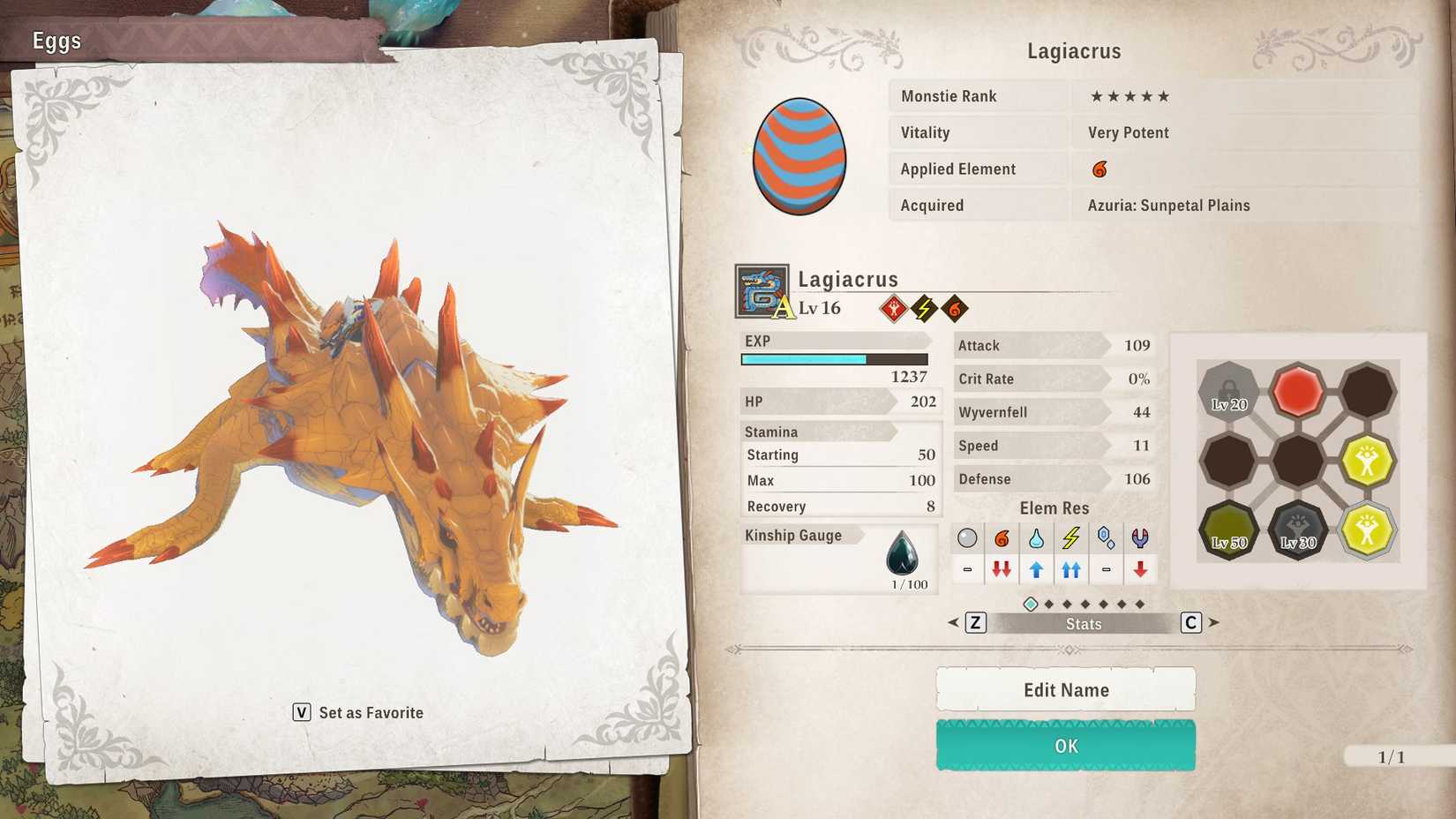Switch to the Stats tab

[x=1083, y=623]
